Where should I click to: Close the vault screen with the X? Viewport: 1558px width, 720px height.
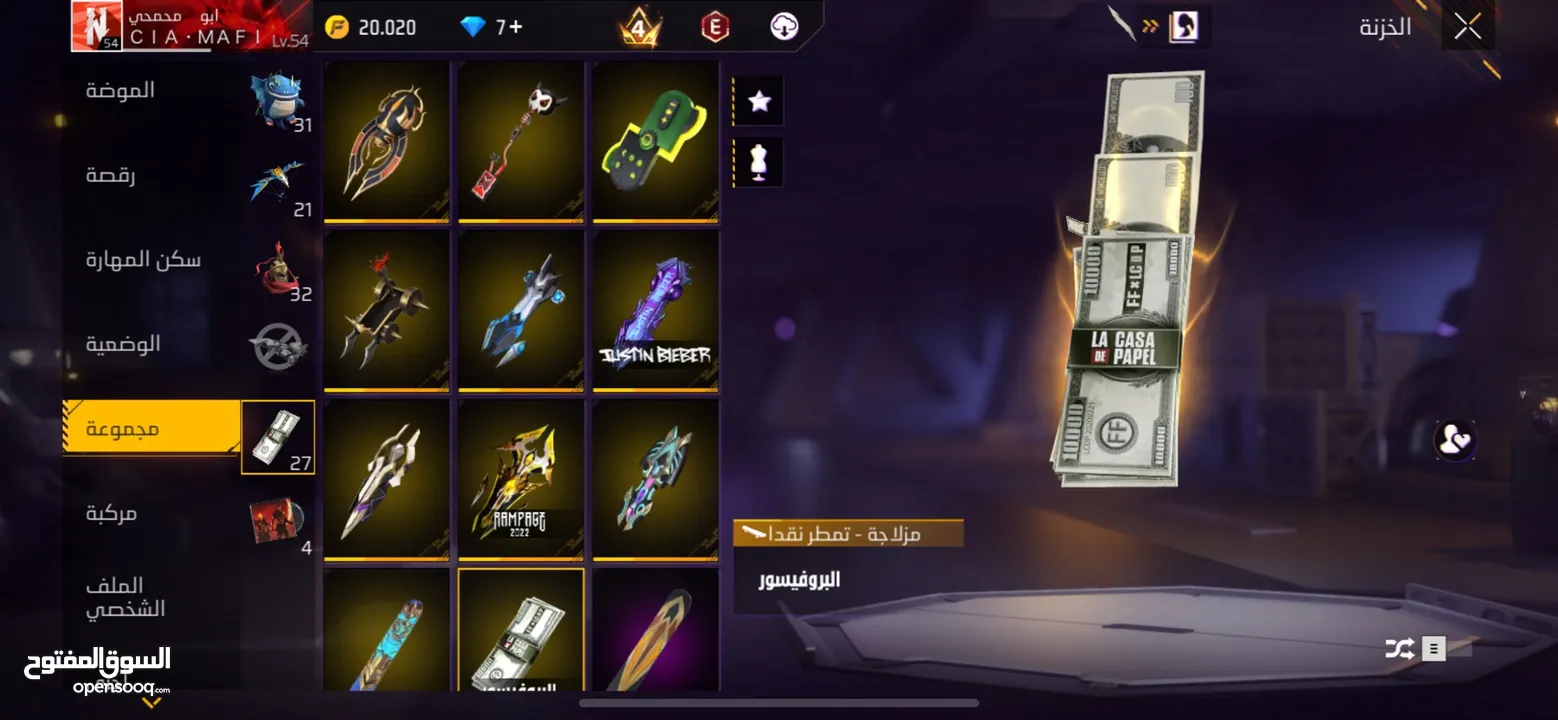tap(1467, 26)
